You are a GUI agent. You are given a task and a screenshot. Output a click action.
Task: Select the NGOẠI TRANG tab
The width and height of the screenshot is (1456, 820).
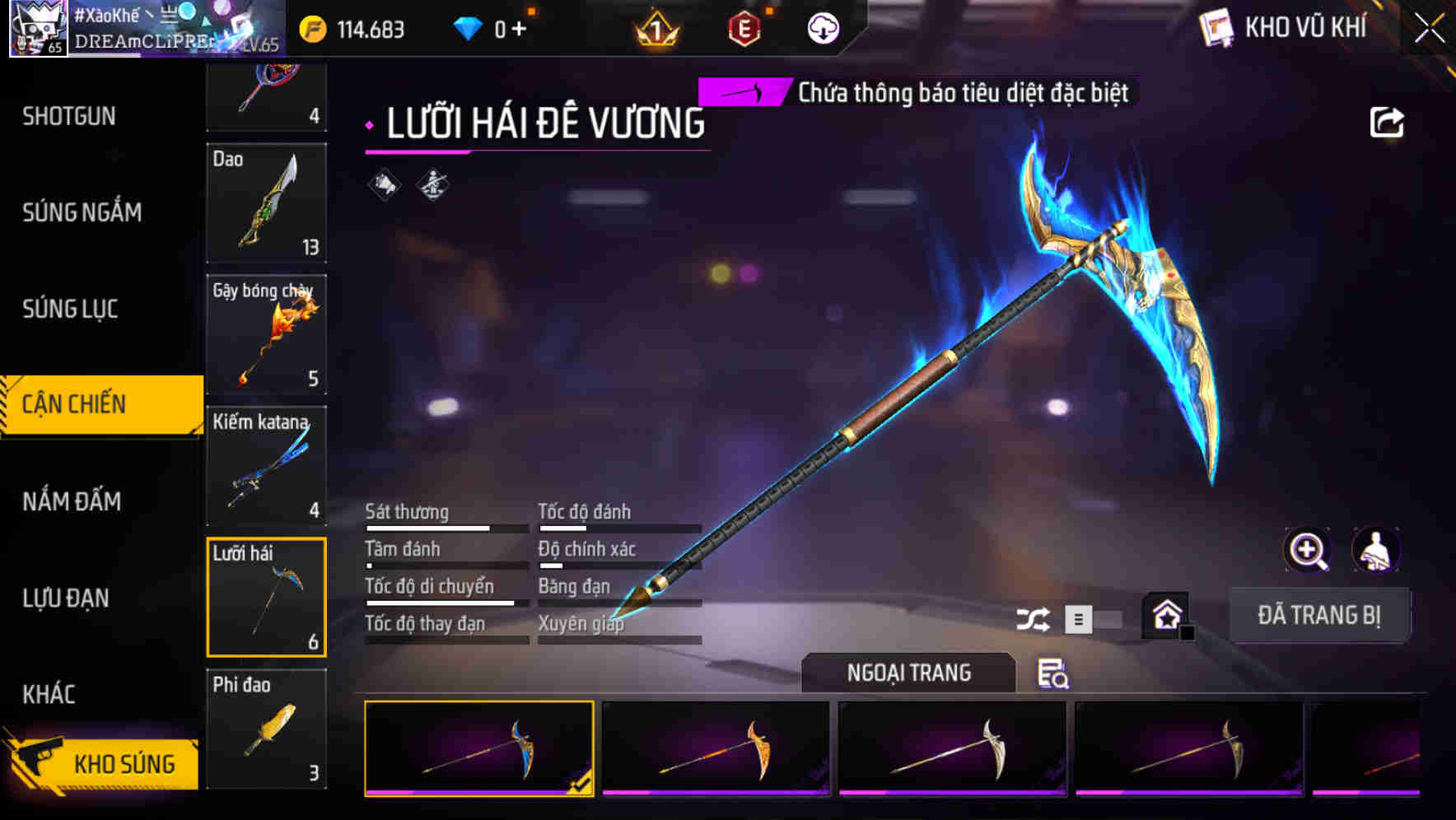click(908, 672)
